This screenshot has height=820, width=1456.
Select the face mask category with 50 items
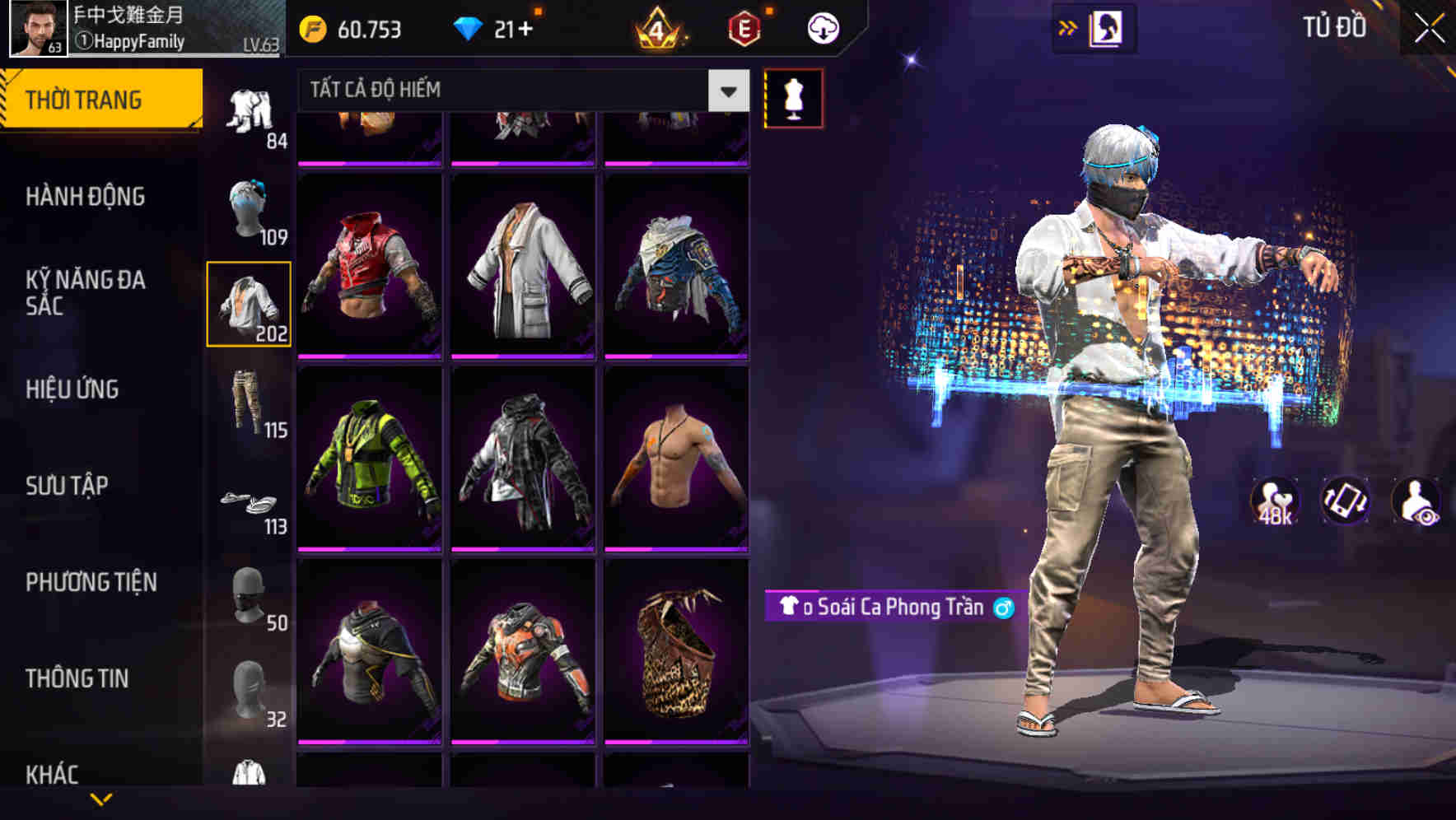tap(250, 597)
